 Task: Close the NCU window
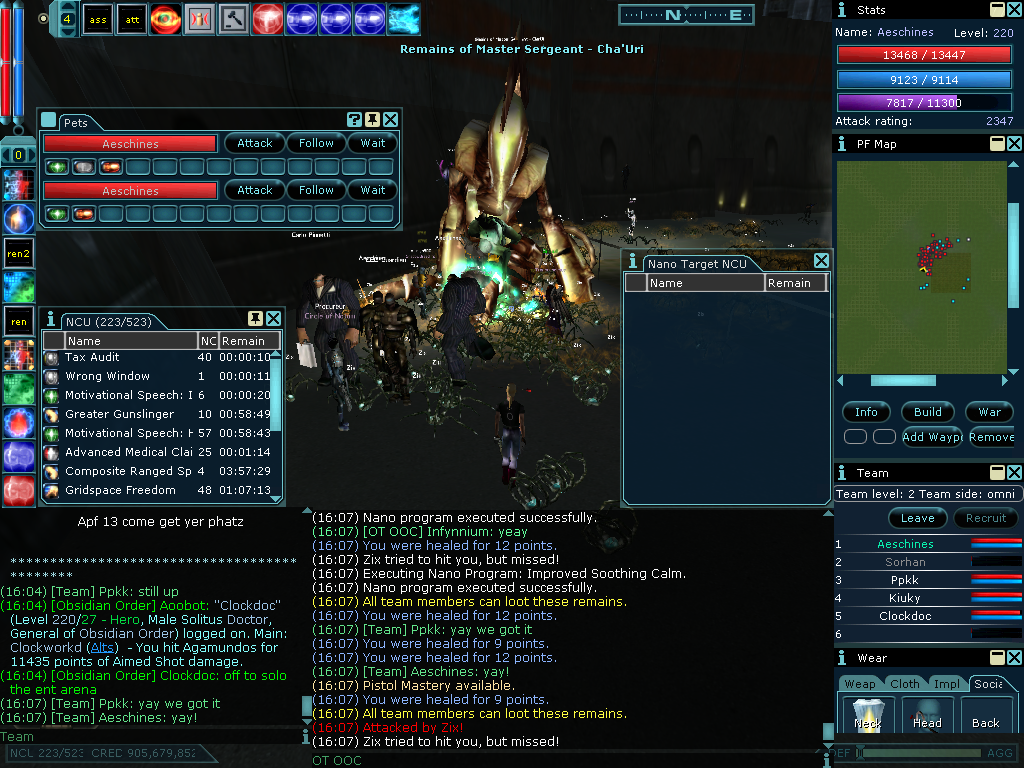[273, 318]
